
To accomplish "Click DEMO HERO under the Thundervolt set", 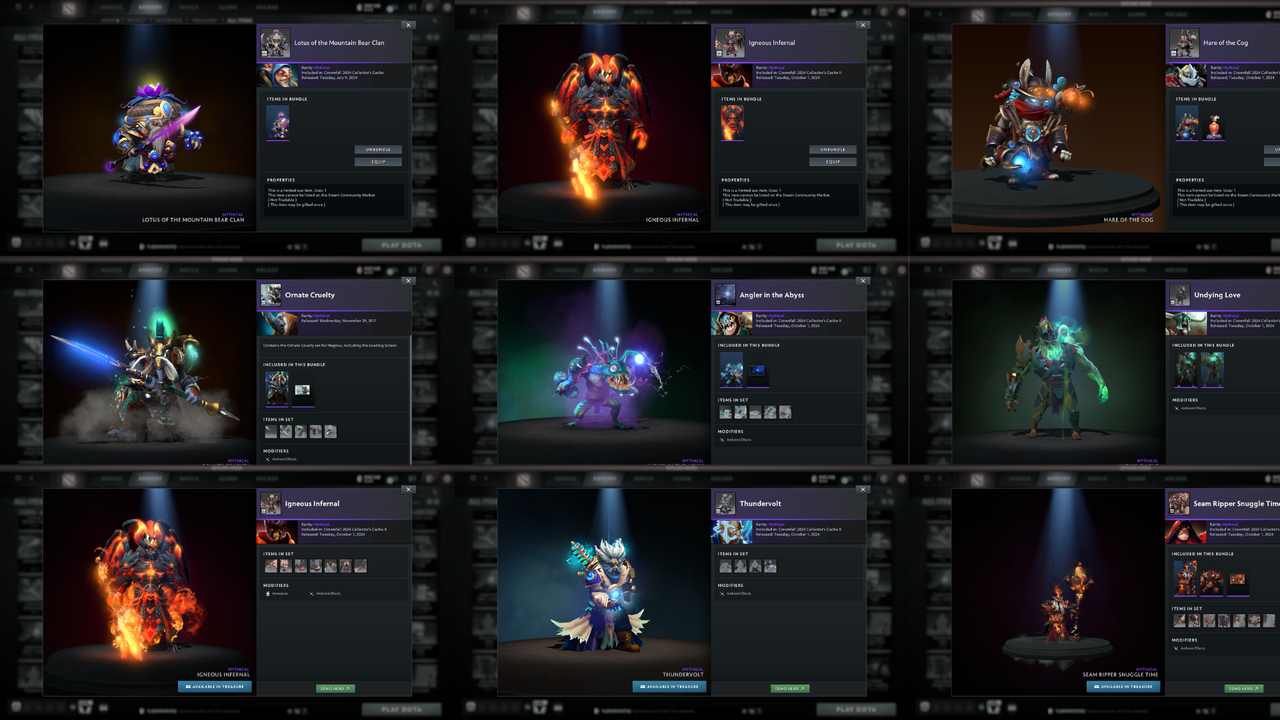I will [x=789, y=688].
